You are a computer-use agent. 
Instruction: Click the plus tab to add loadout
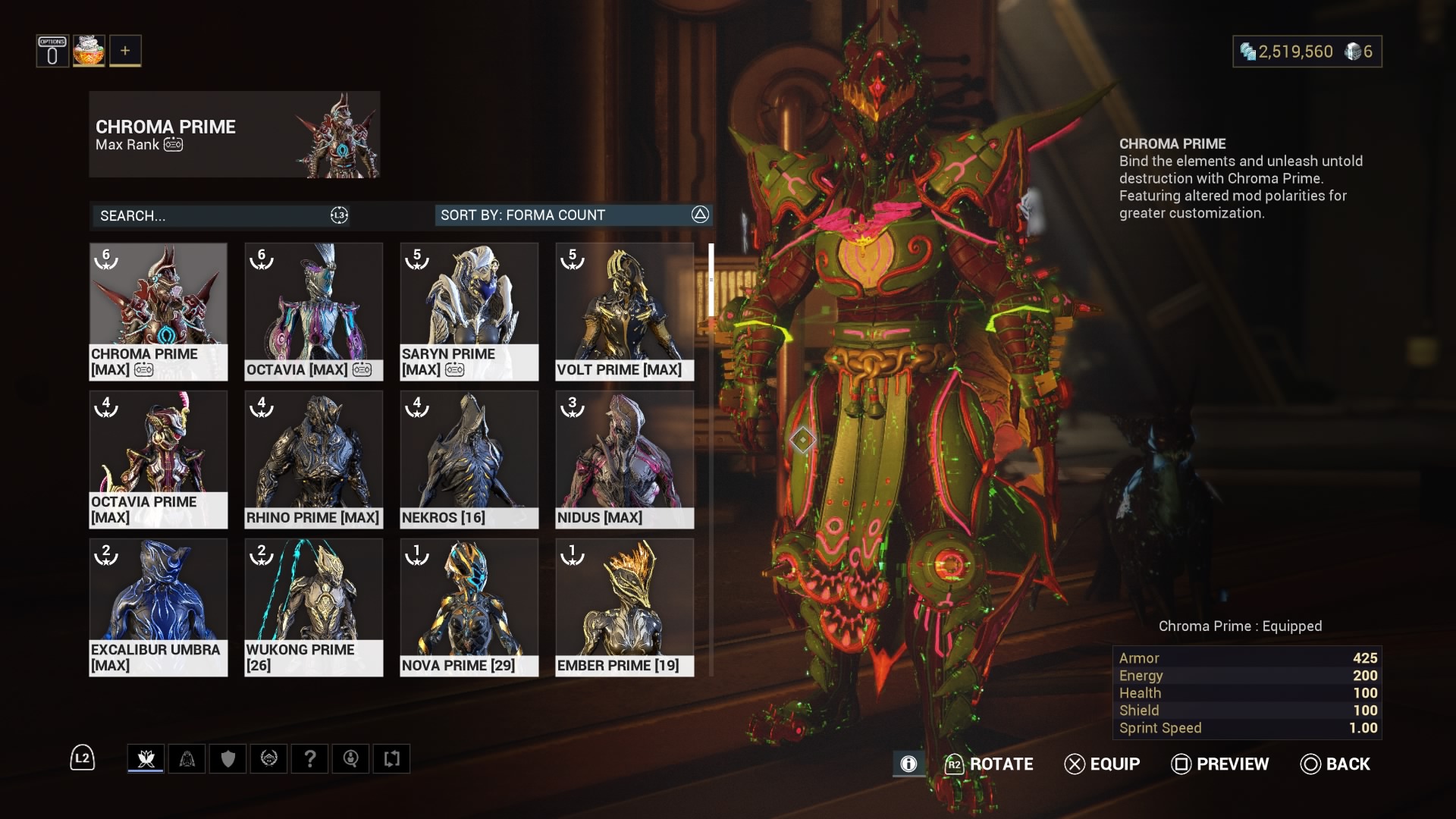pos(126,50)
